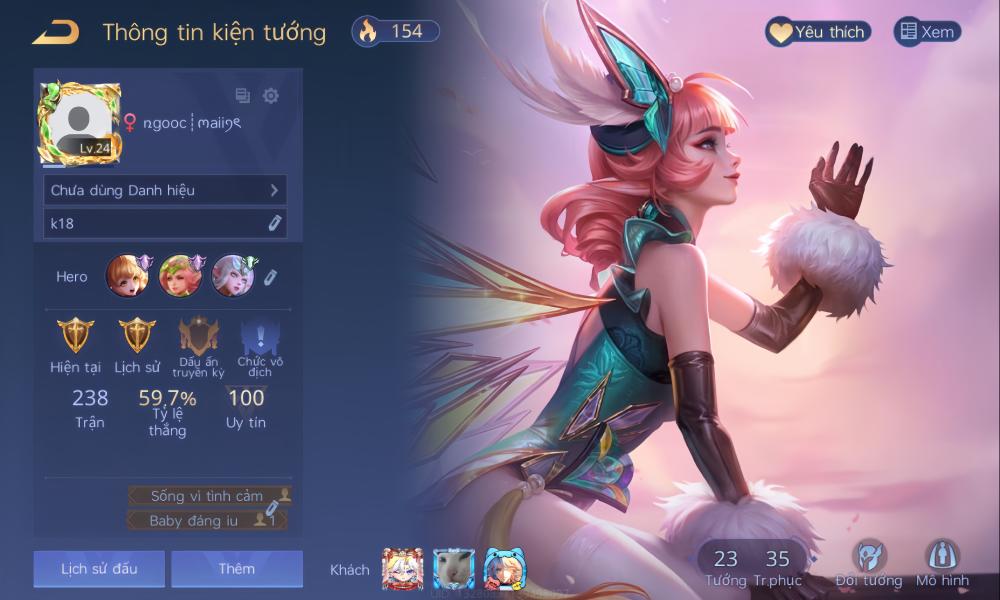This screenshot has width=1000, height=600.
Task: Select the Sống vì tình cảm tag
Action: coord(209,496)
